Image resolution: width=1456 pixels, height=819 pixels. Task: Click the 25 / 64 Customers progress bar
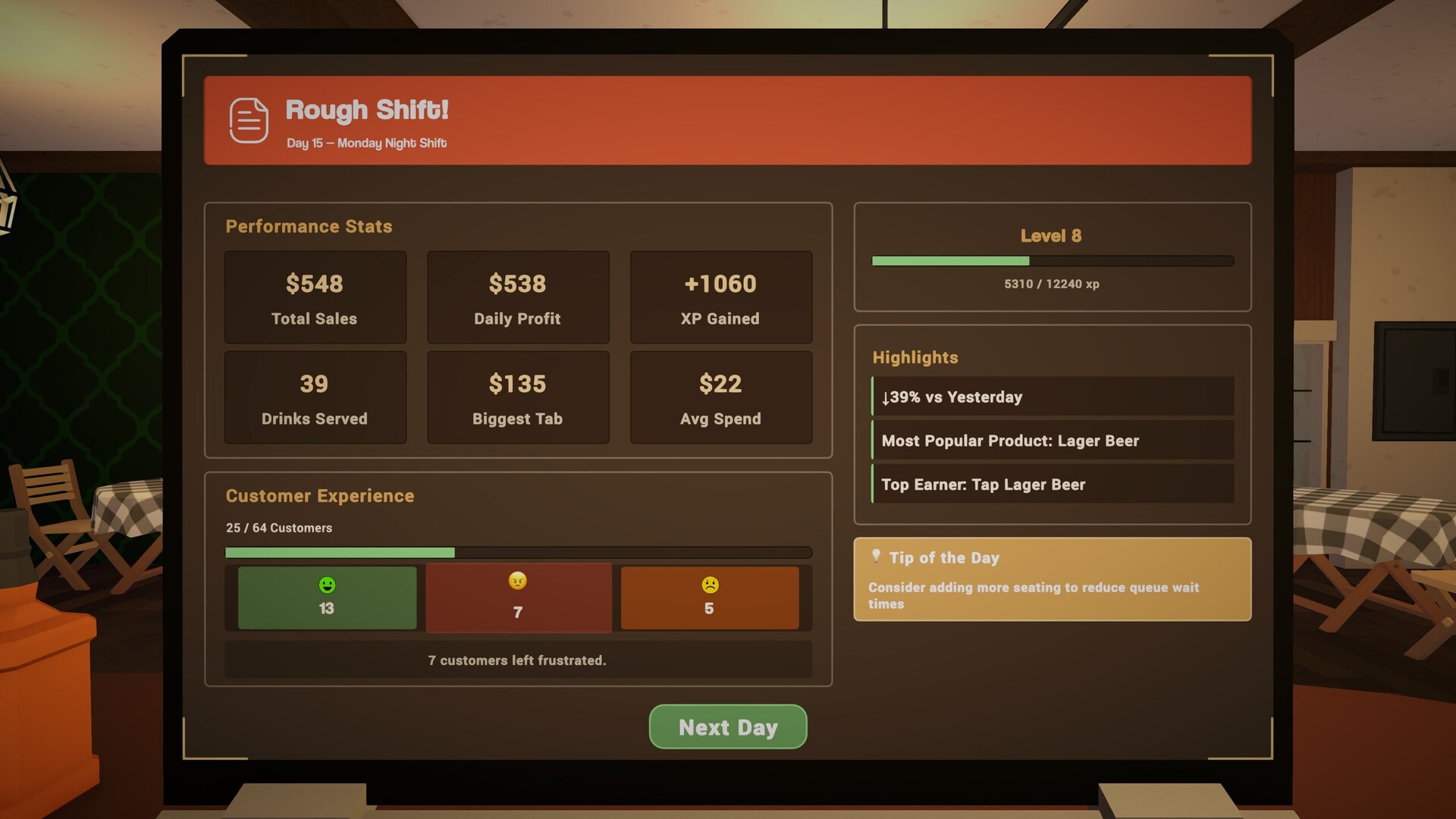click(x=518, y=553)
